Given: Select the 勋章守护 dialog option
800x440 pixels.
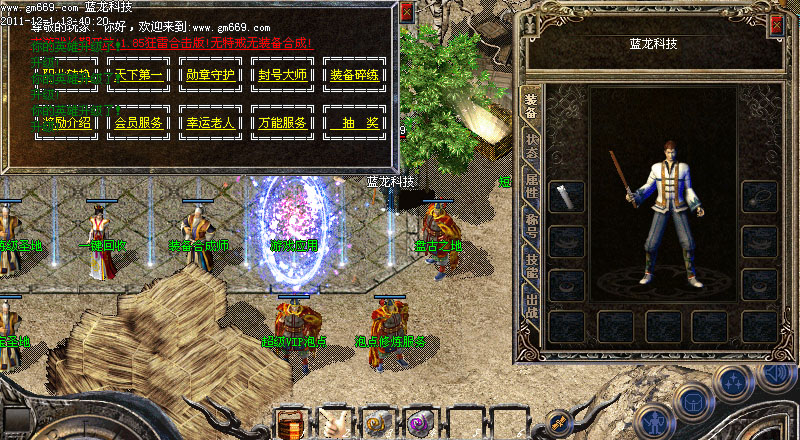Looking at the screenshot, I should [x=210, y=75].
